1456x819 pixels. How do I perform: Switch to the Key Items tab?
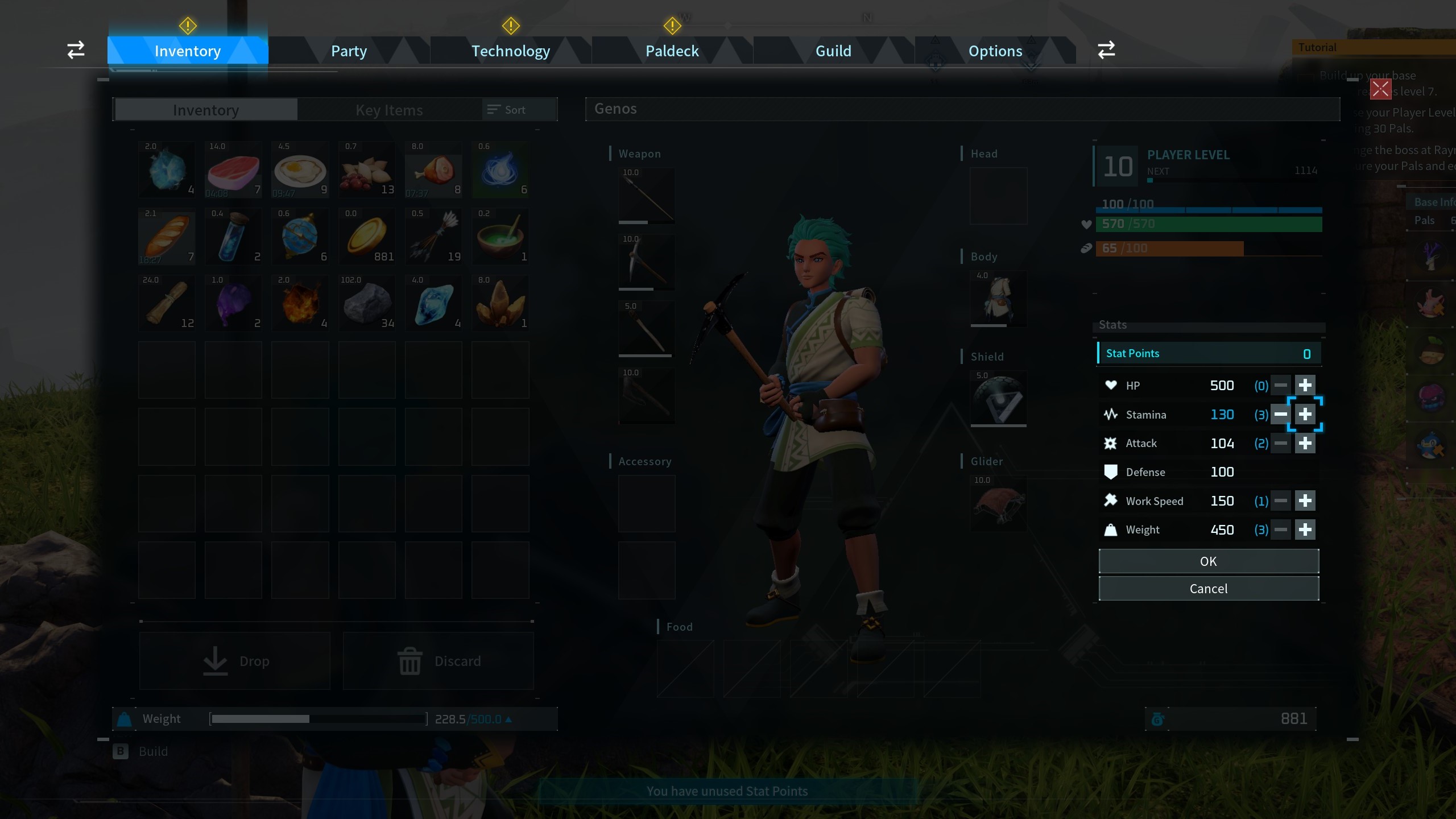[389, 109]
